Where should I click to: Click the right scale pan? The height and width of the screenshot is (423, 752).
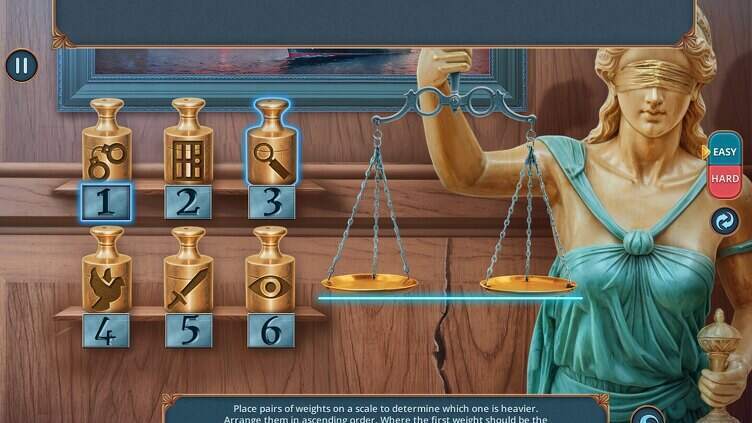527,284
